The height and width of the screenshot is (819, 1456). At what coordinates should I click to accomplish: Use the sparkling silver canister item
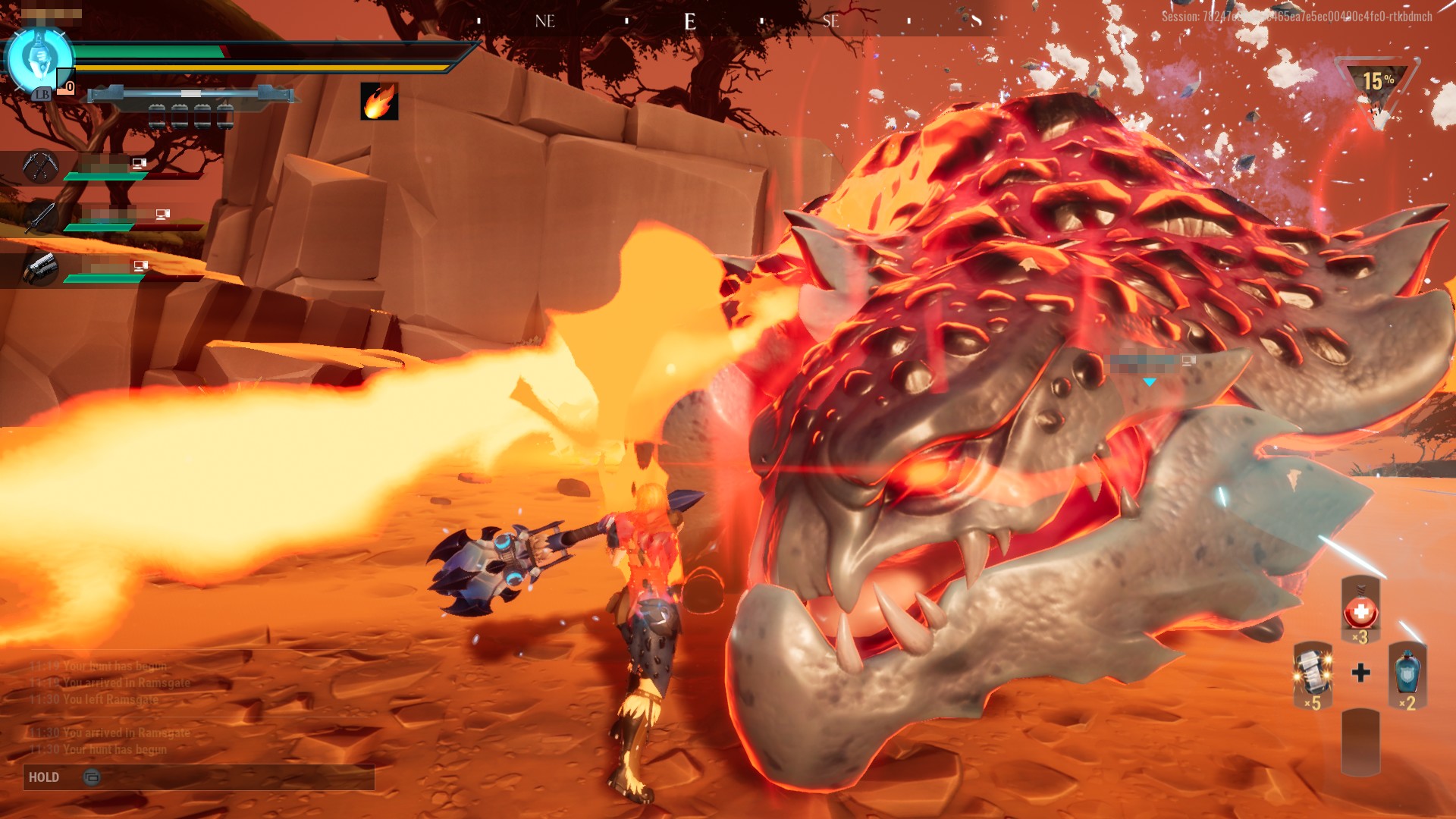point(1312,673)
